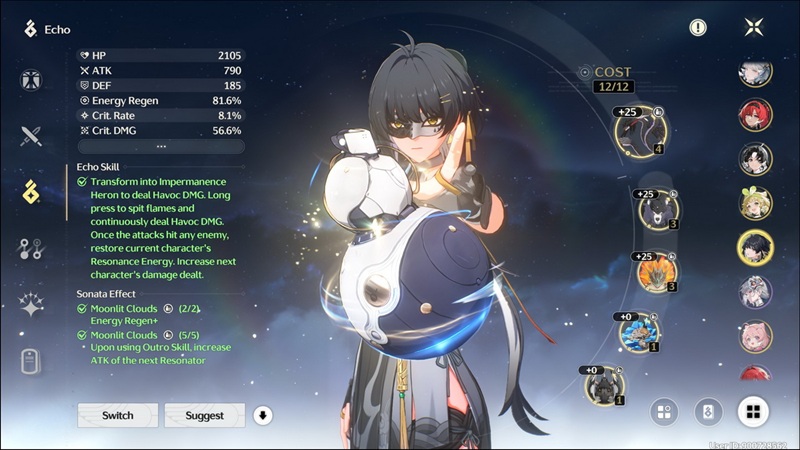
Task: Activate the white four-square grid button
Action: (754, 411)
